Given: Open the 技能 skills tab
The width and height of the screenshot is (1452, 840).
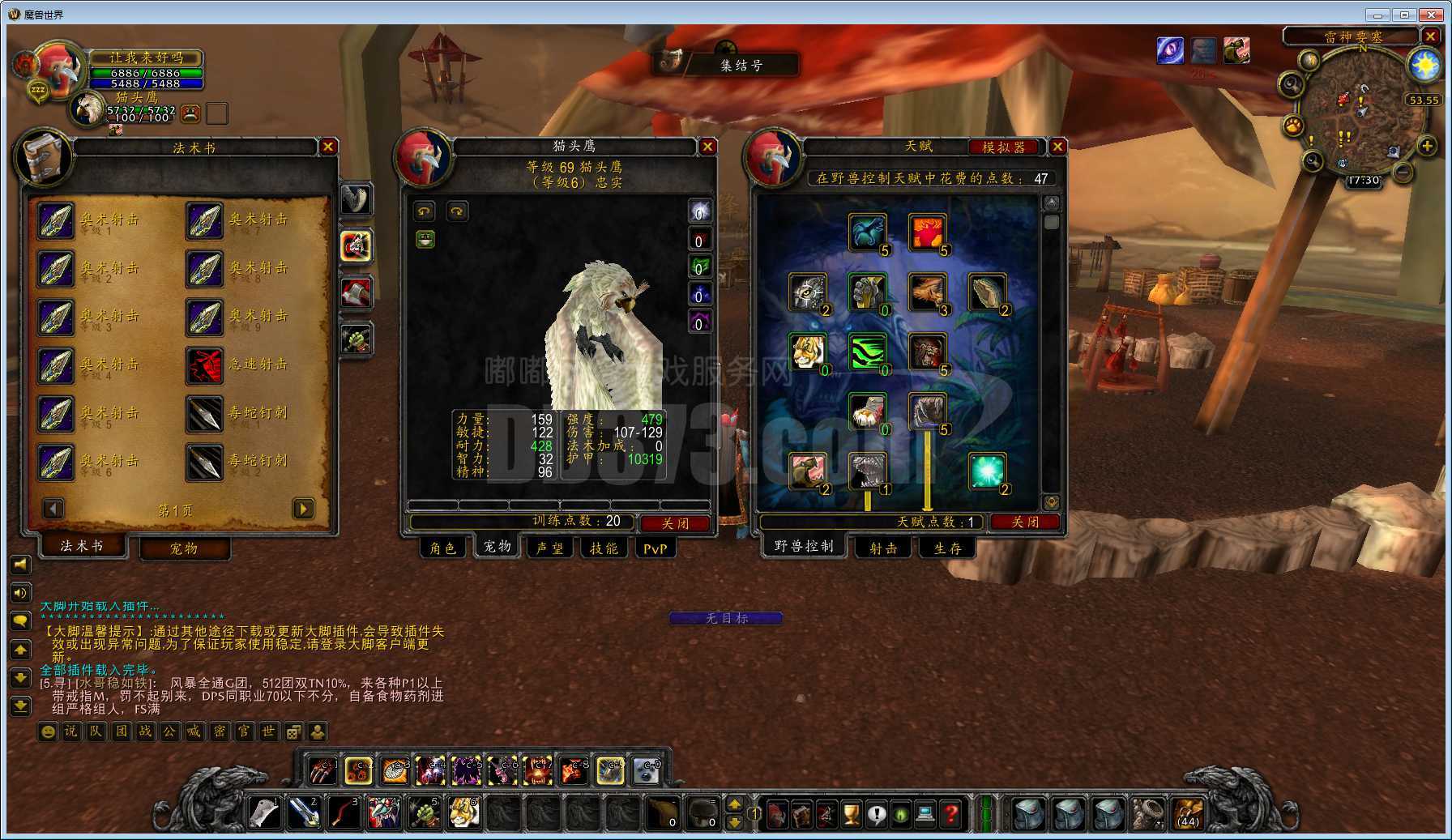Looking at the screenshot, I should point(604,548).
